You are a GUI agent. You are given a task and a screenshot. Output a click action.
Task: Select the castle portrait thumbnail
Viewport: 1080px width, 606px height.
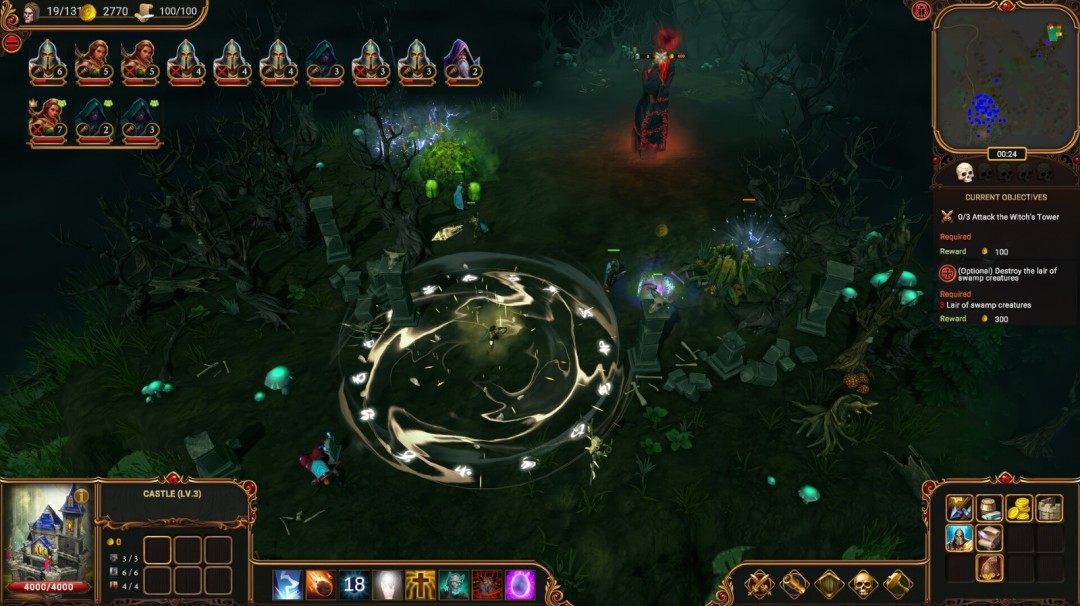[48, 537]
